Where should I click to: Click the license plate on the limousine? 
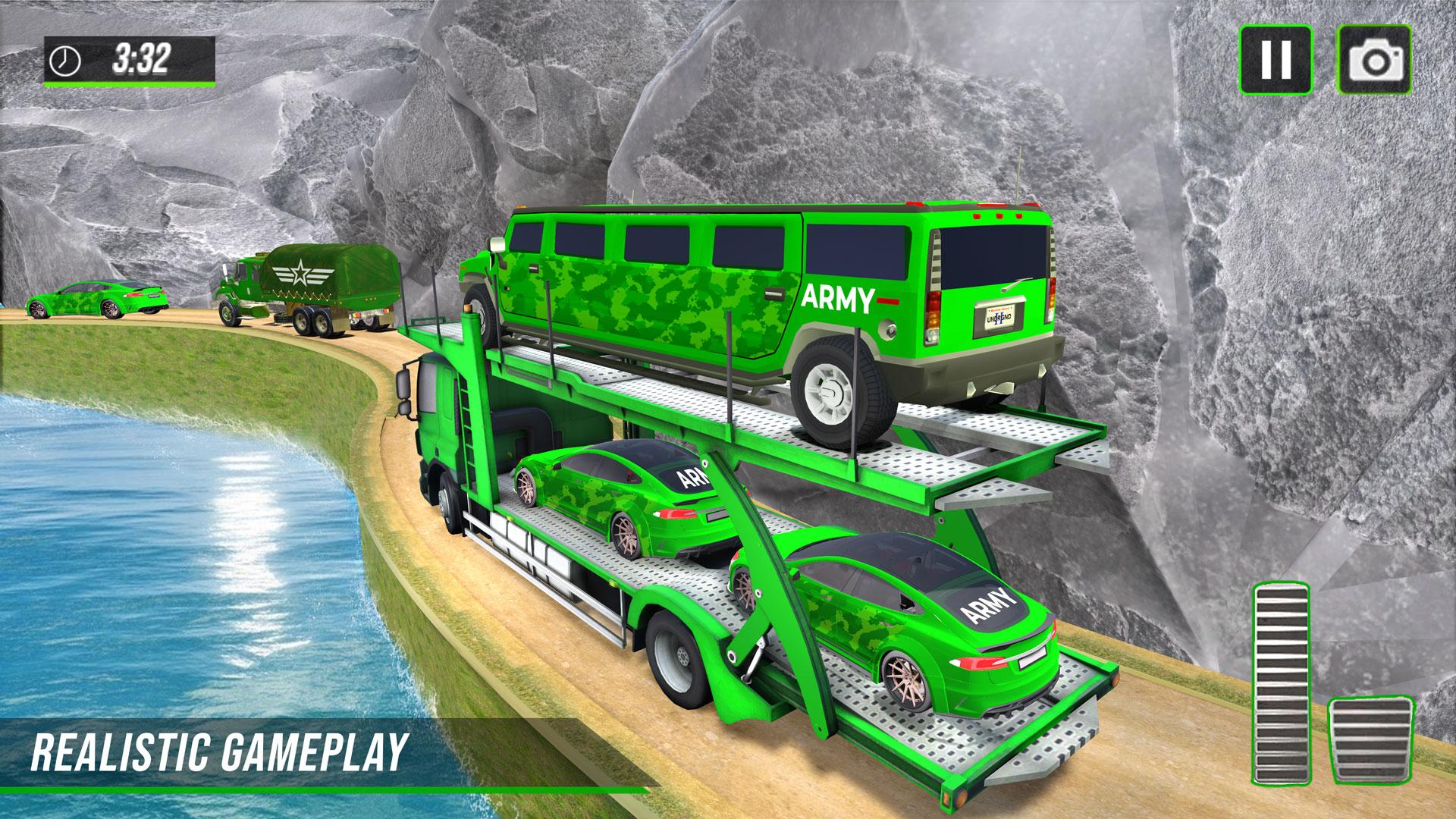tap(999, 316)
